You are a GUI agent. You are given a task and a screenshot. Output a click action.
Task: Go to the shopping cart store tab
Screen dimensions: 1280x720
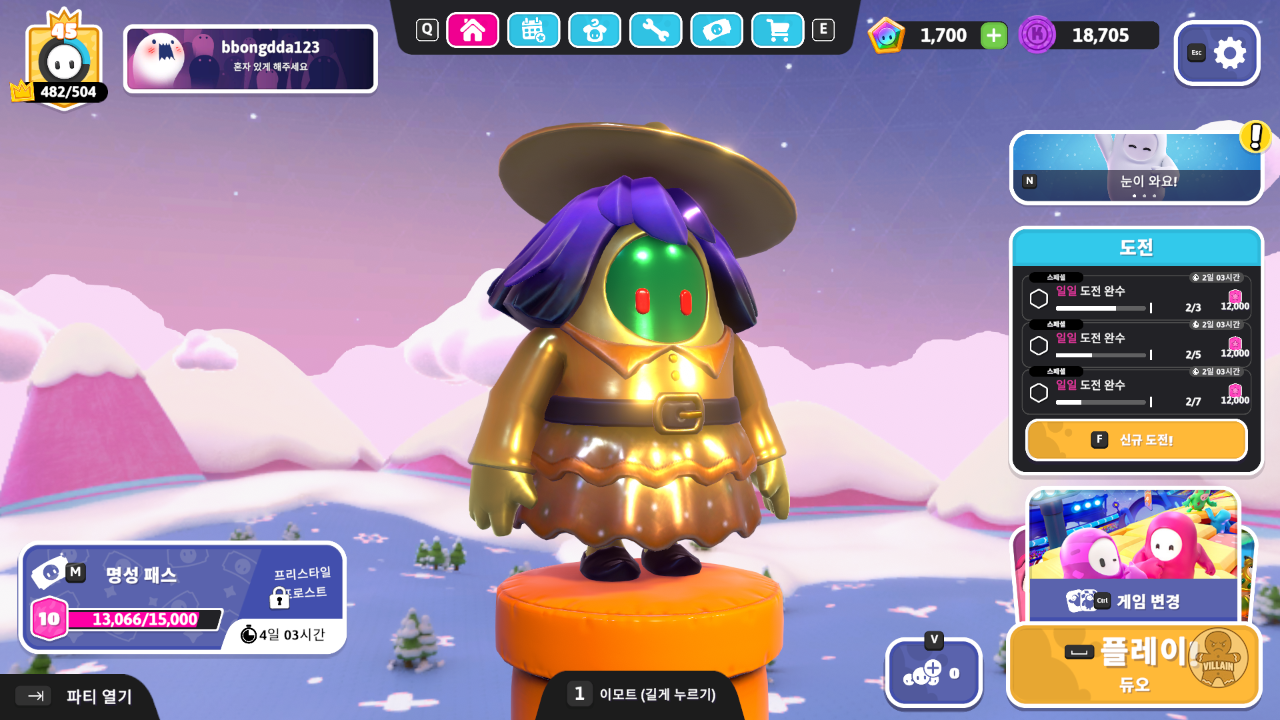[777, 30]
